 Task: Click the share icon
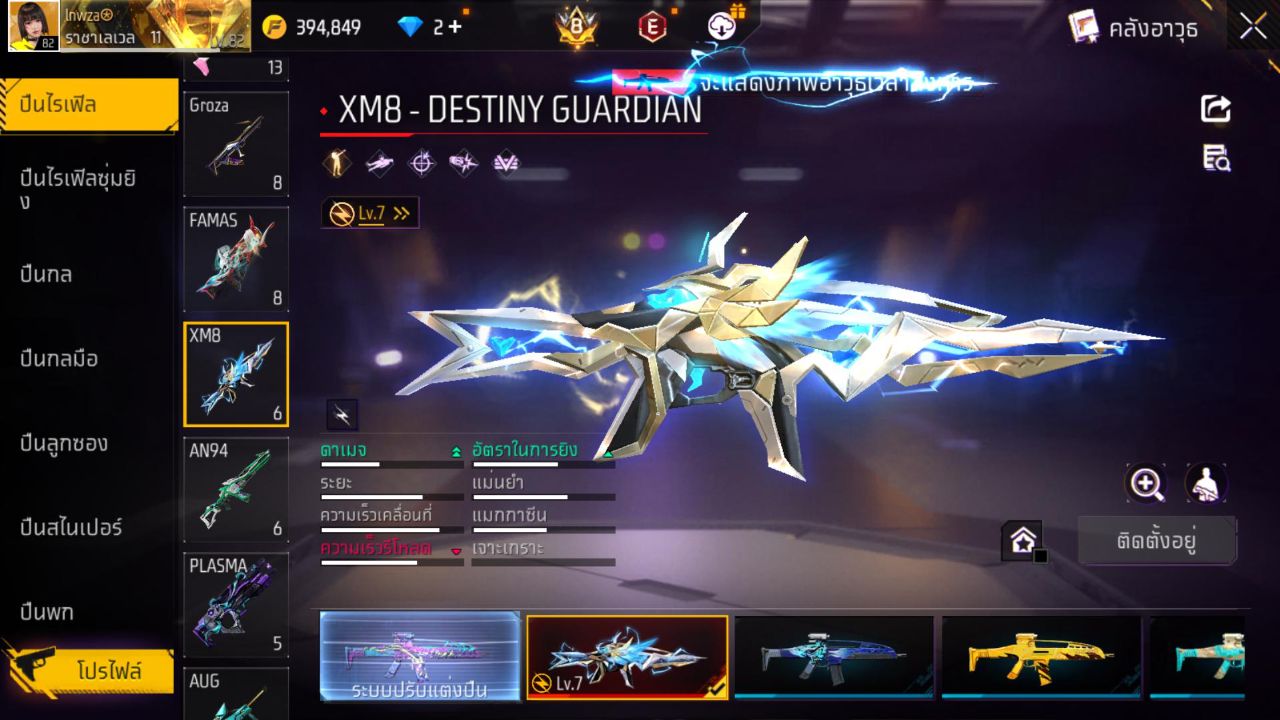(1216, 109)
